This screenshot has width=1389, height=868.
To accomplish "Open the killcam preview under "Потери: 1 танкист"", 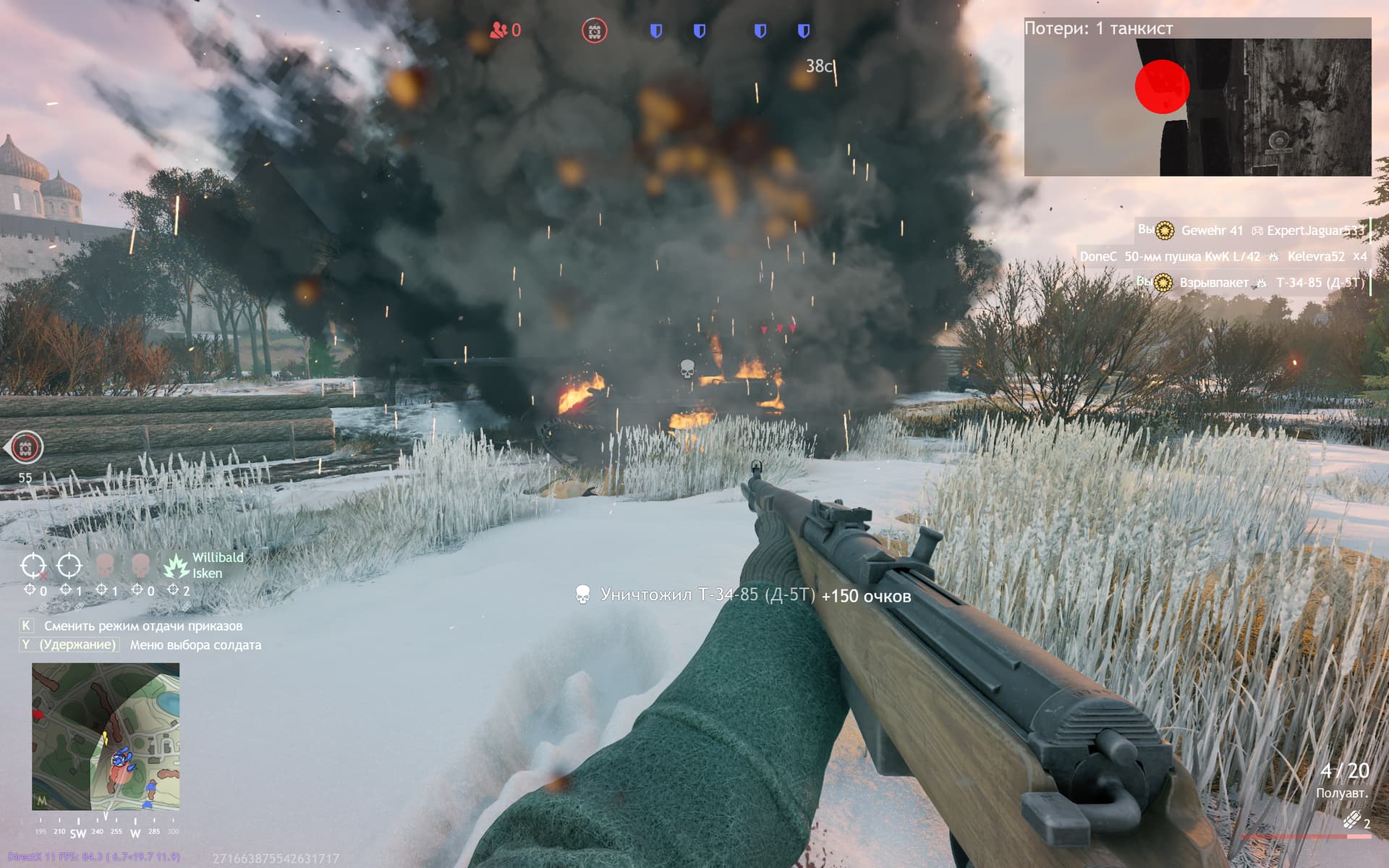I will pyautogui.click(x=1197, y=107).
